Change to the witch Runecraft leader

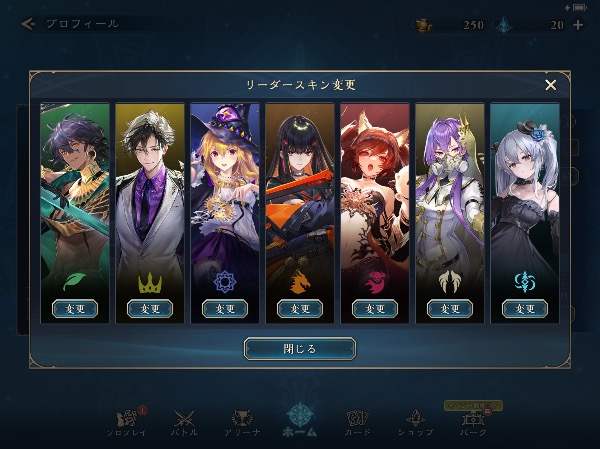[x=225, y=309]
